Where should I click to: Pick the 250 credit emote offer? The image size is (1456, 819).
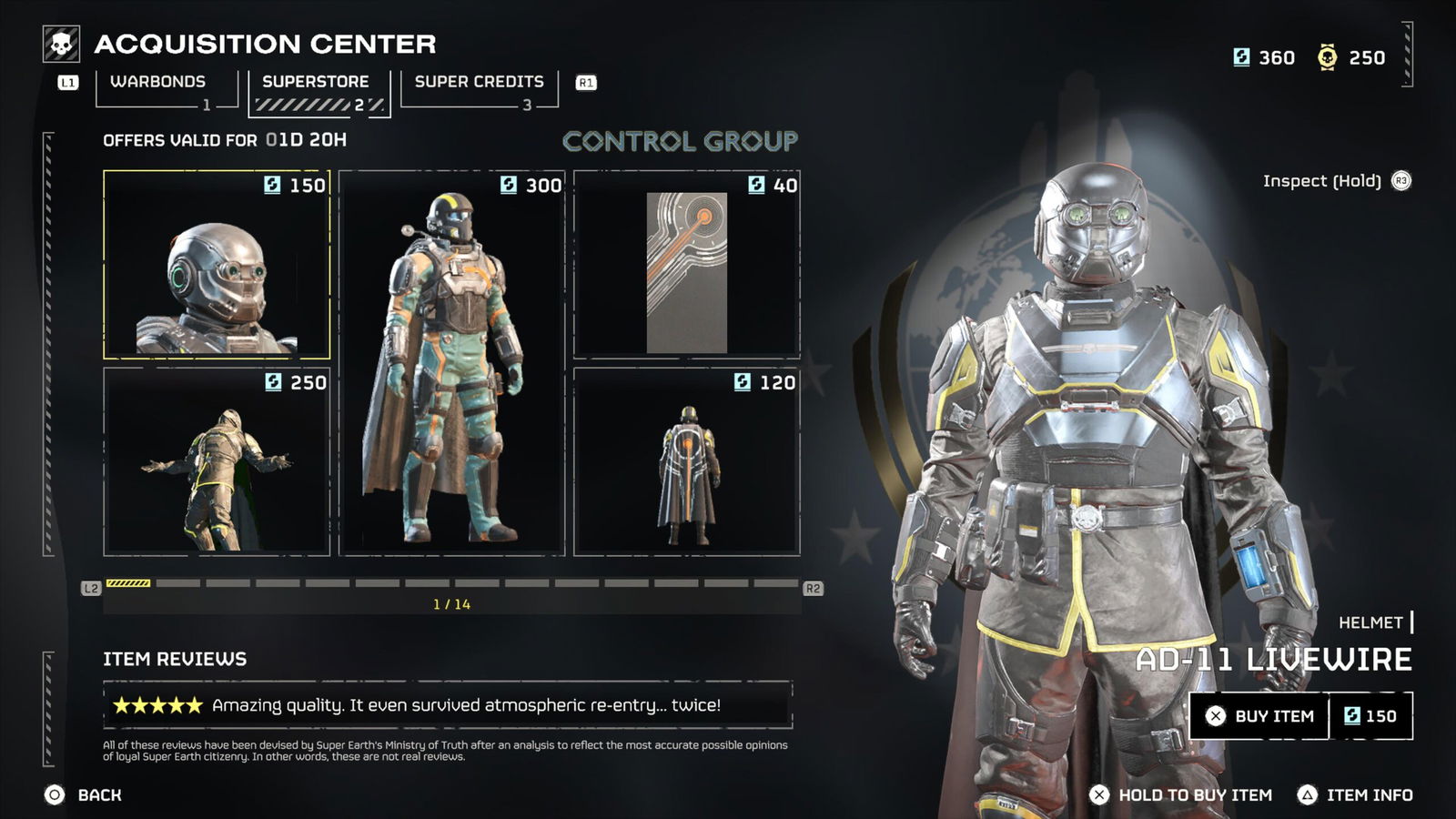217,461
